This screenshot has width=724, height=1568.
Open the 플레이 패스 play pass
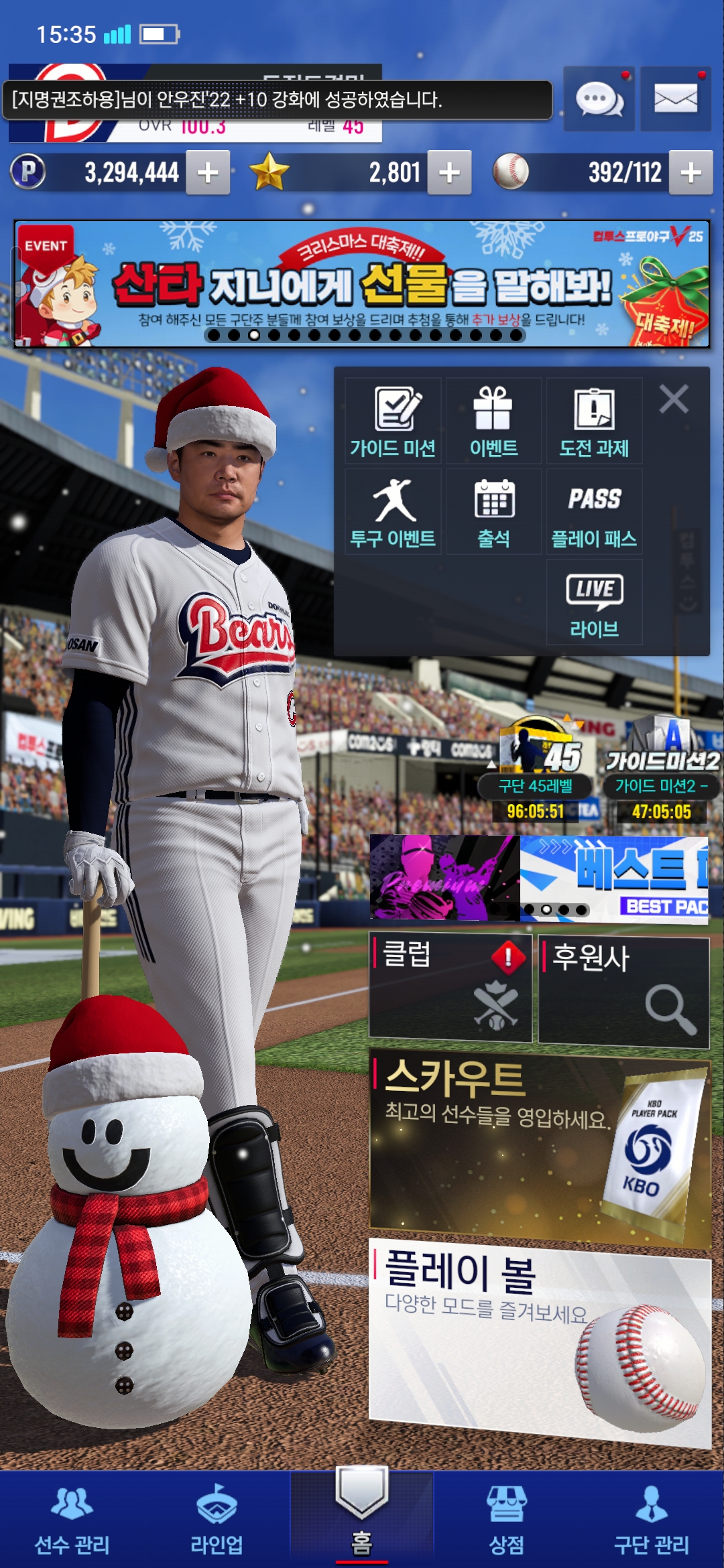click(594, 512)
